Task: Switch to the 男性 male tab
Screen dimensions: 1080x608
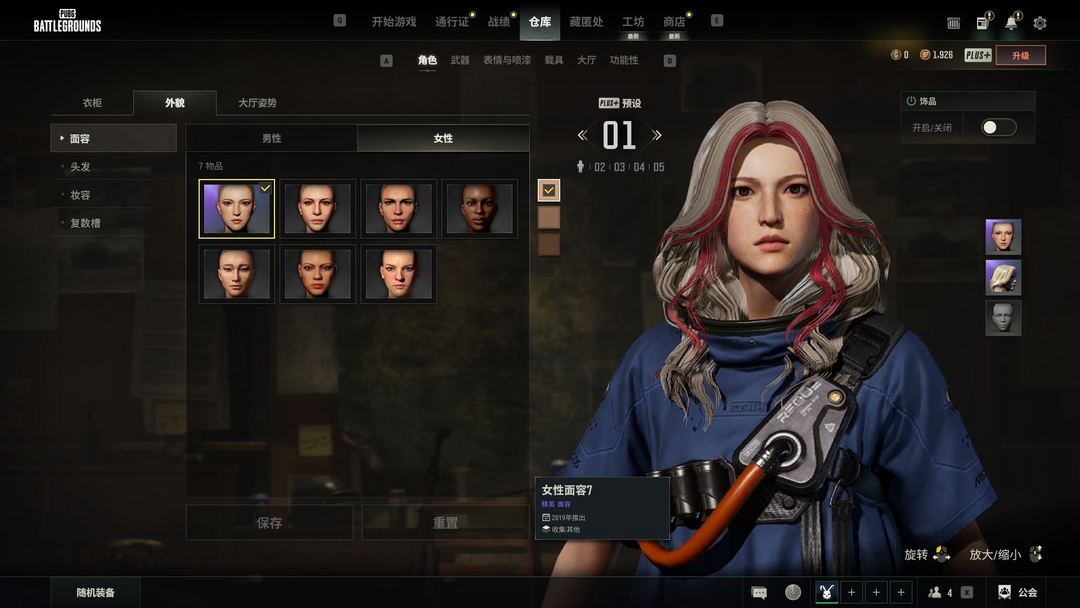Action: (x=271, y=138)
